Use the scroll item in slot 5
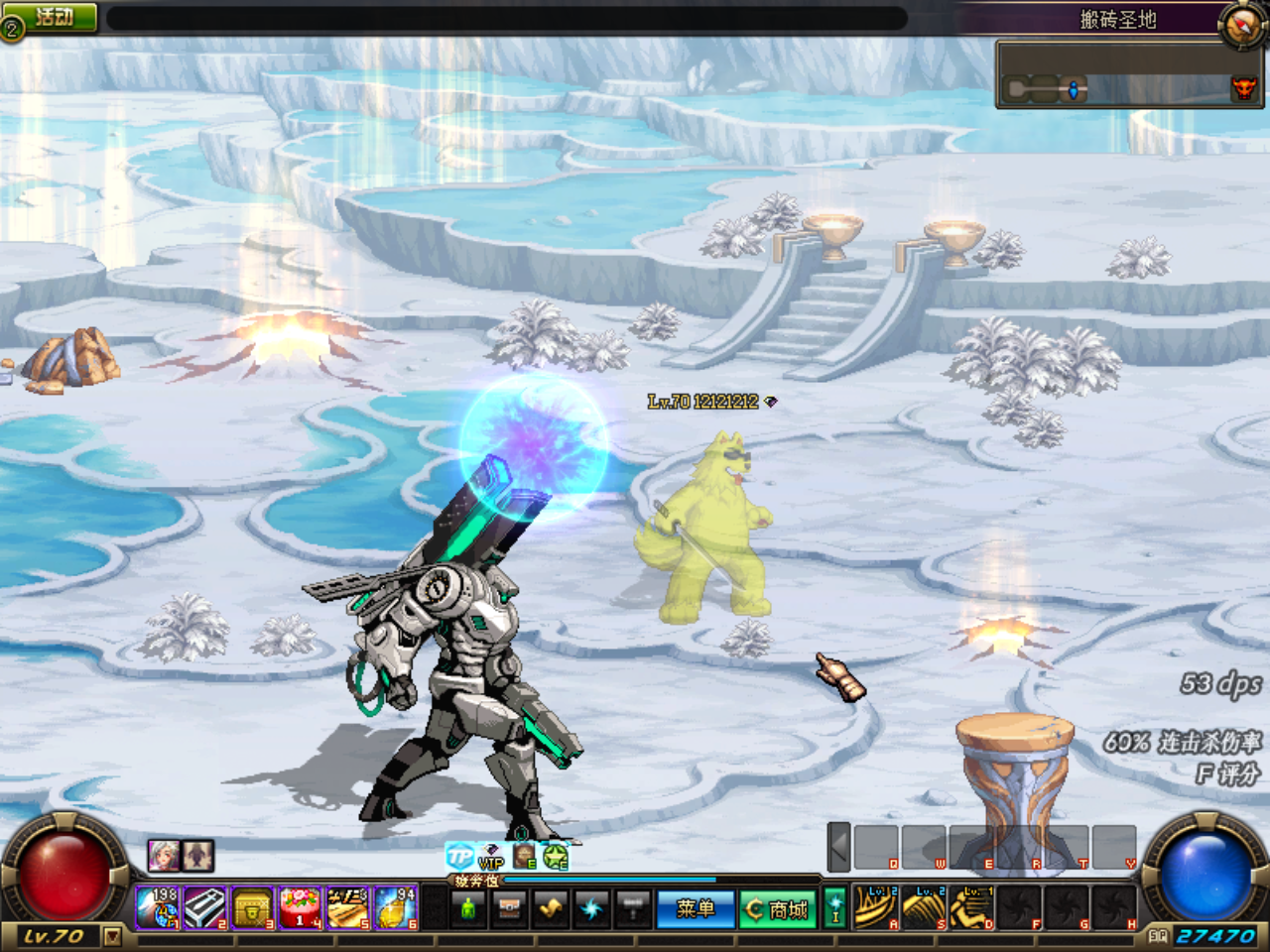The image size is (1270, 952). (x=347, y=908)
